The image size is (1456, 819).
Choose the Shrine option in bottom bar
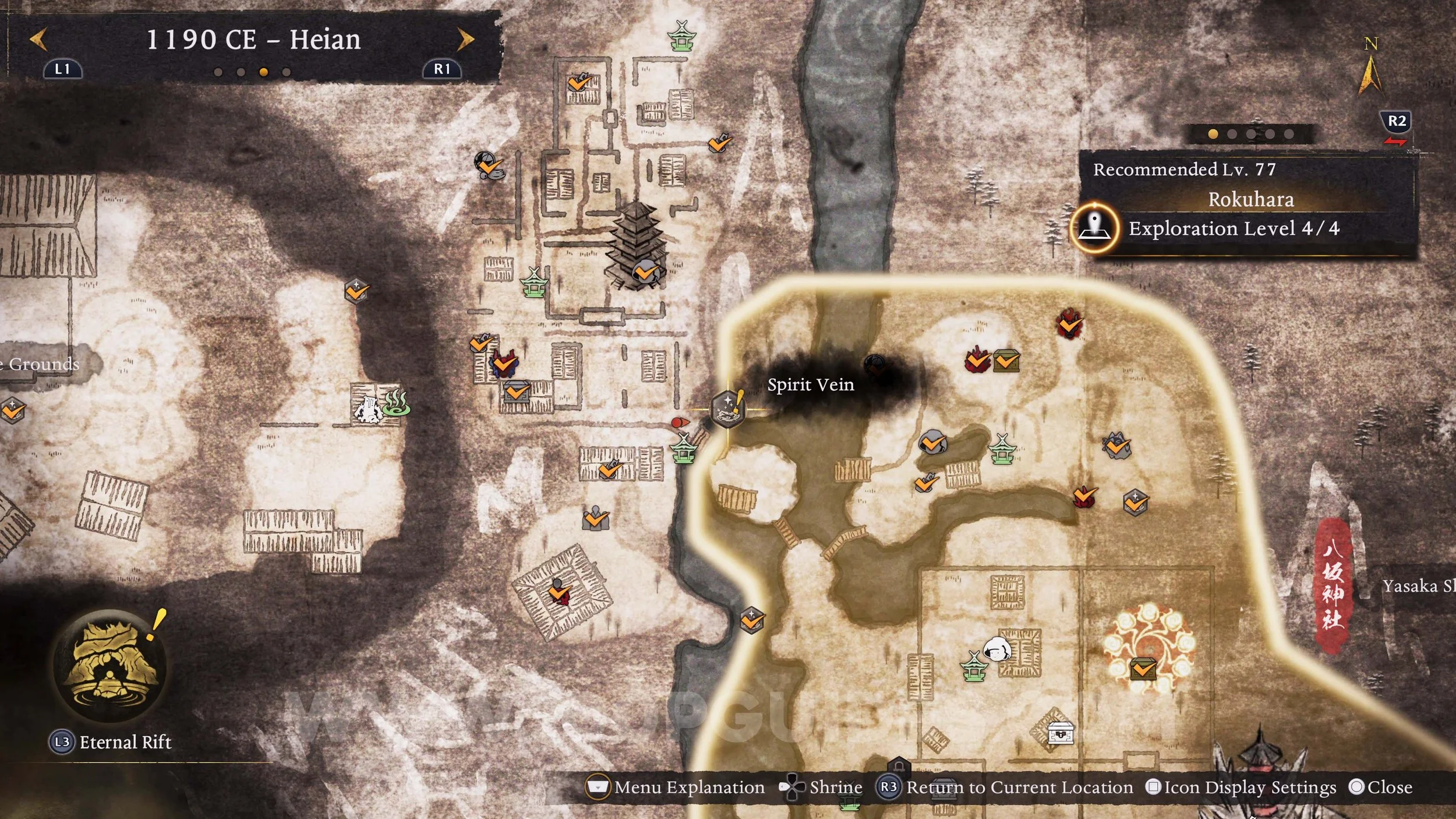tap(821, 788)
